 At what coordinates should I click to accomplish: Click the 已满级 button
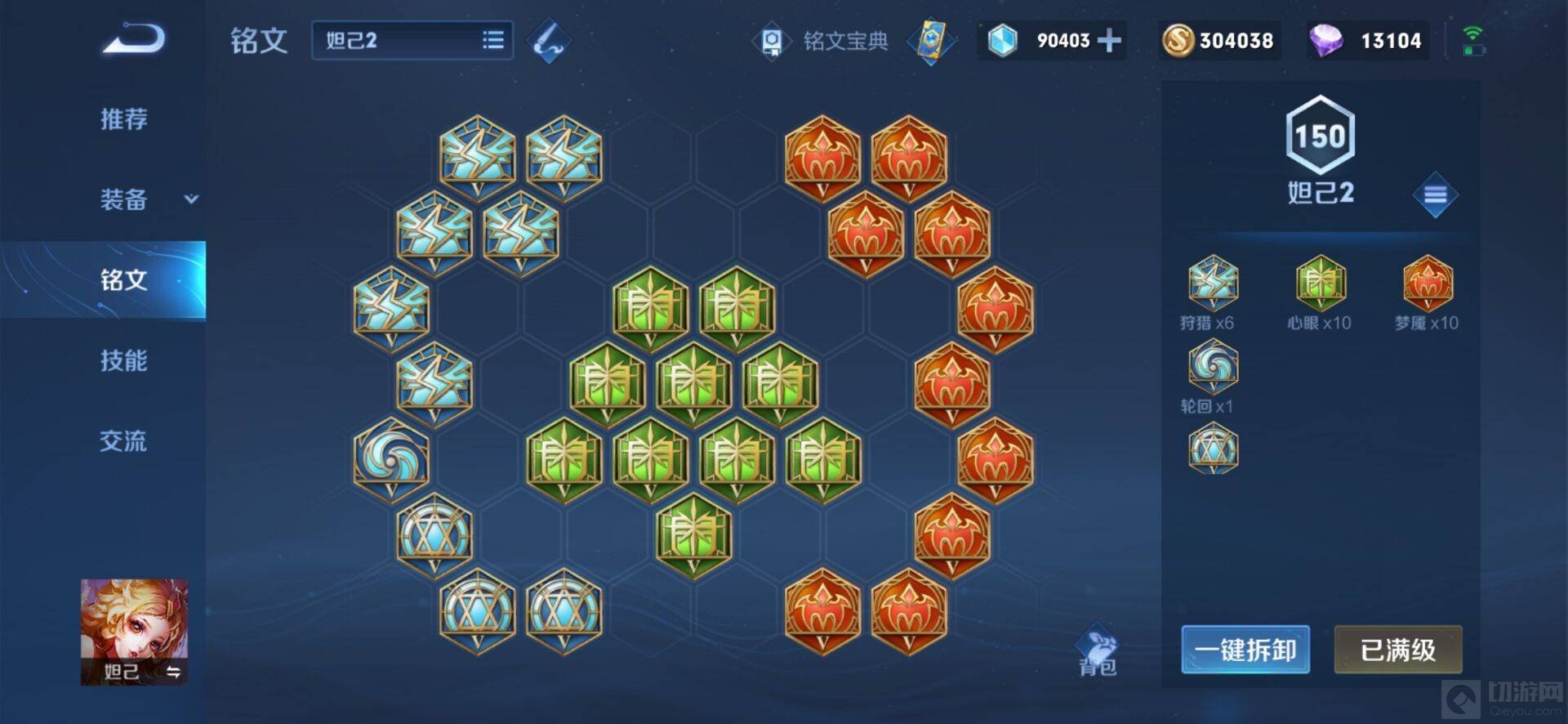1397,650
